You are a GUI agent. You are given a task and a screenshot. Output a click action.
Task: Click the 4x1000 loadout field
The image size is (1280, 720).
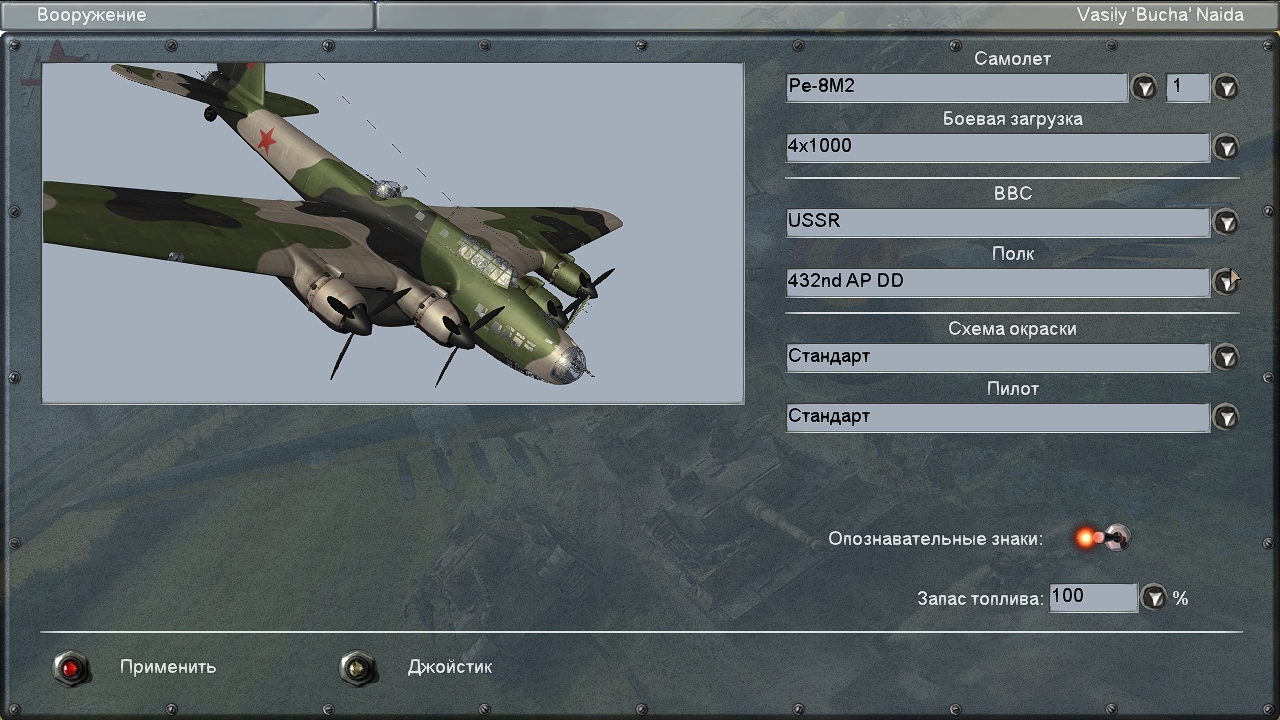tap(997, 147)
